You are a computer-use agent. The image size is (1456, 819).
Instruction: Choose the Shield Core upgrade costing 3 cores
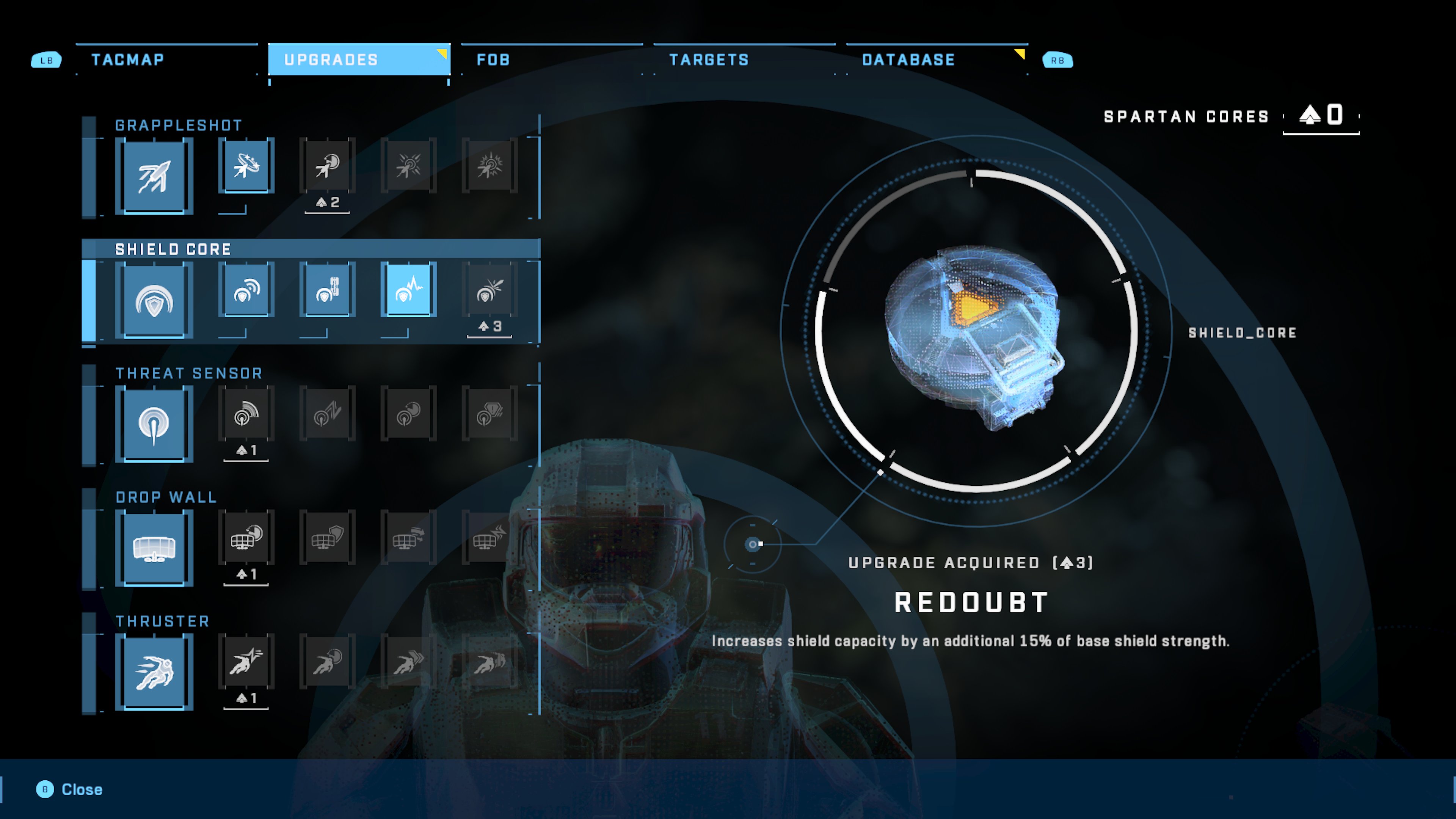490,289
